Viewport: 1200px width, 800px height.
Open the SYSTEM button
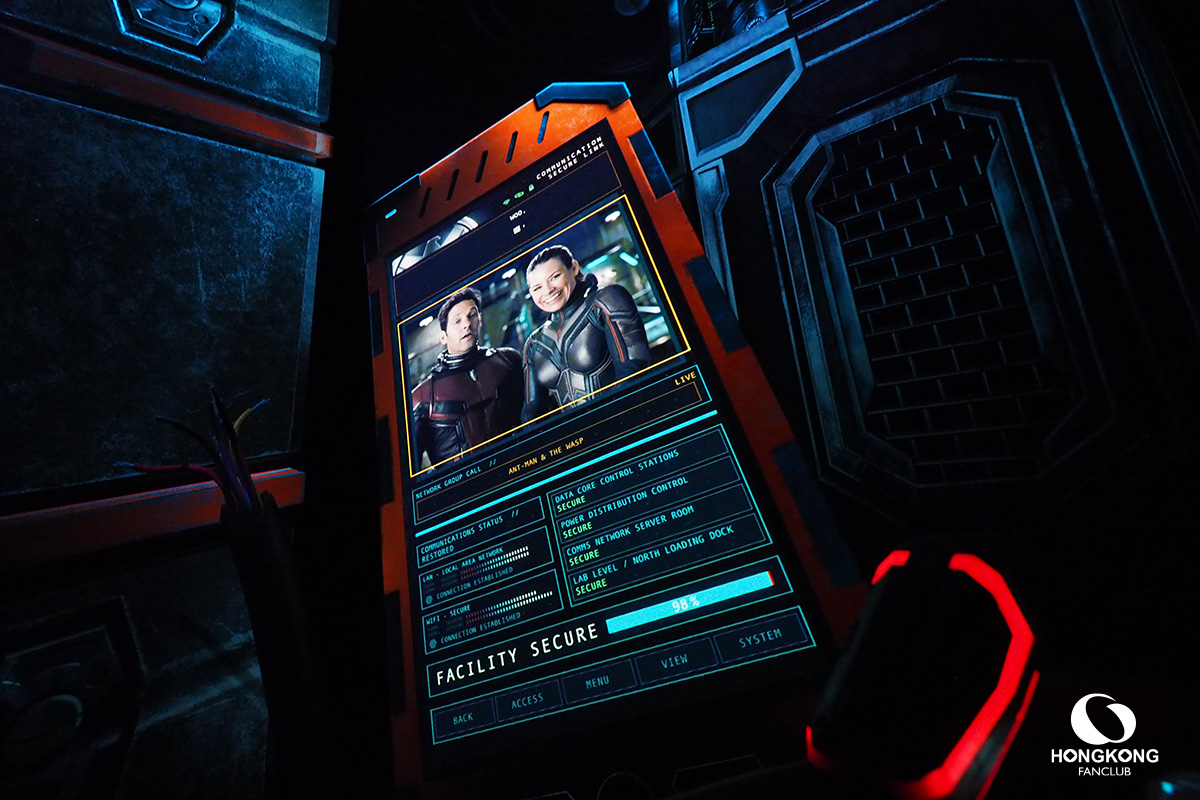(761, 638)
